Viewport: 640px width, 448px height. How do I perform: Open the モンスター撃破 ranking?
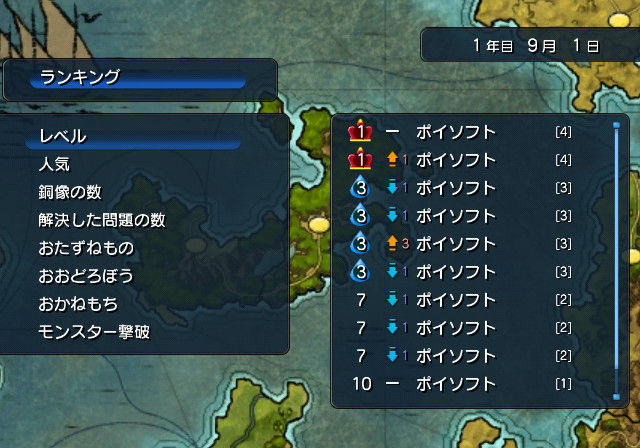tap(94, 331)
